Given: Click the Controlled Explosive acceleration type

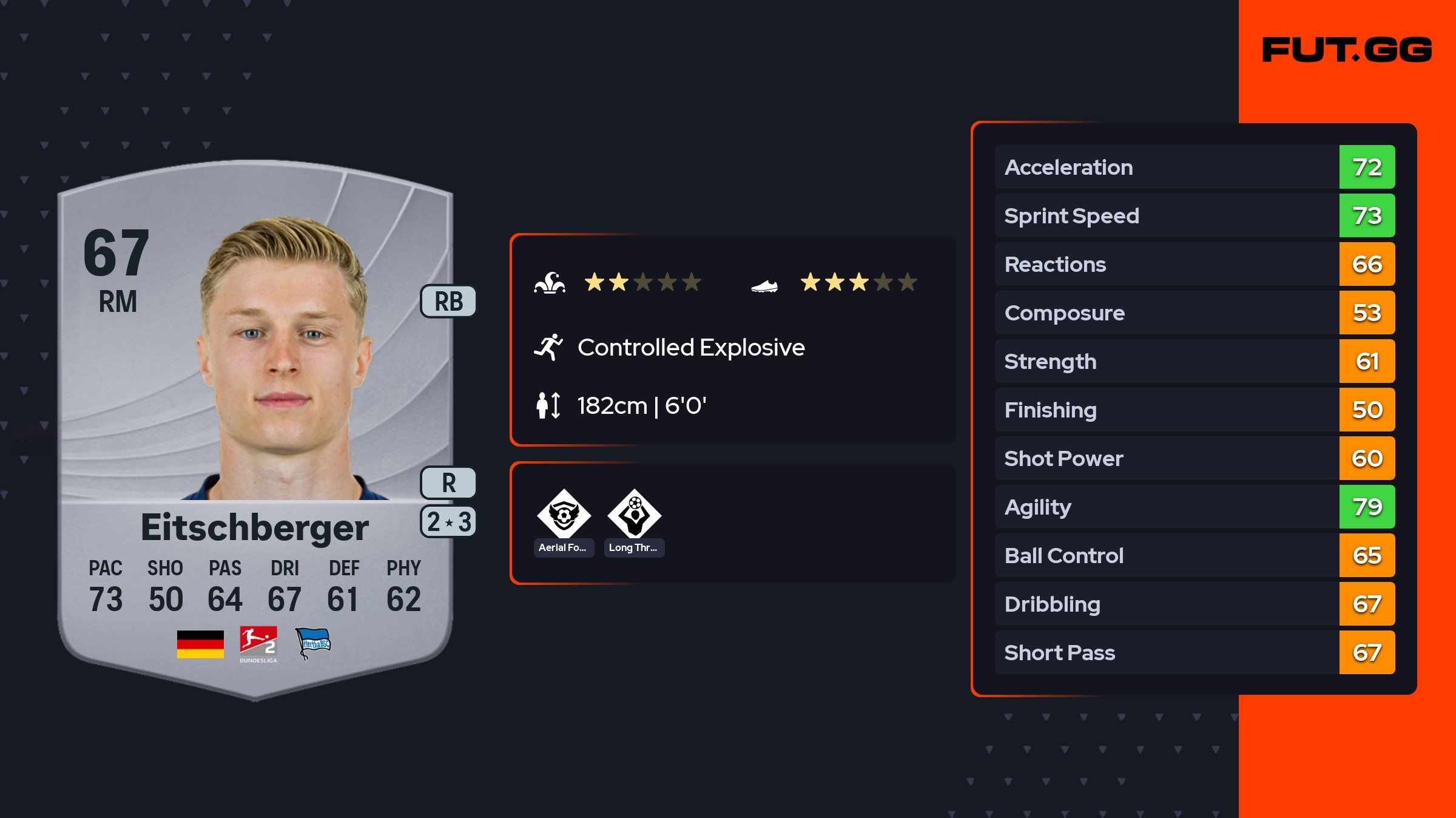Looking at the screenshot, I should (x=690, y=348).
